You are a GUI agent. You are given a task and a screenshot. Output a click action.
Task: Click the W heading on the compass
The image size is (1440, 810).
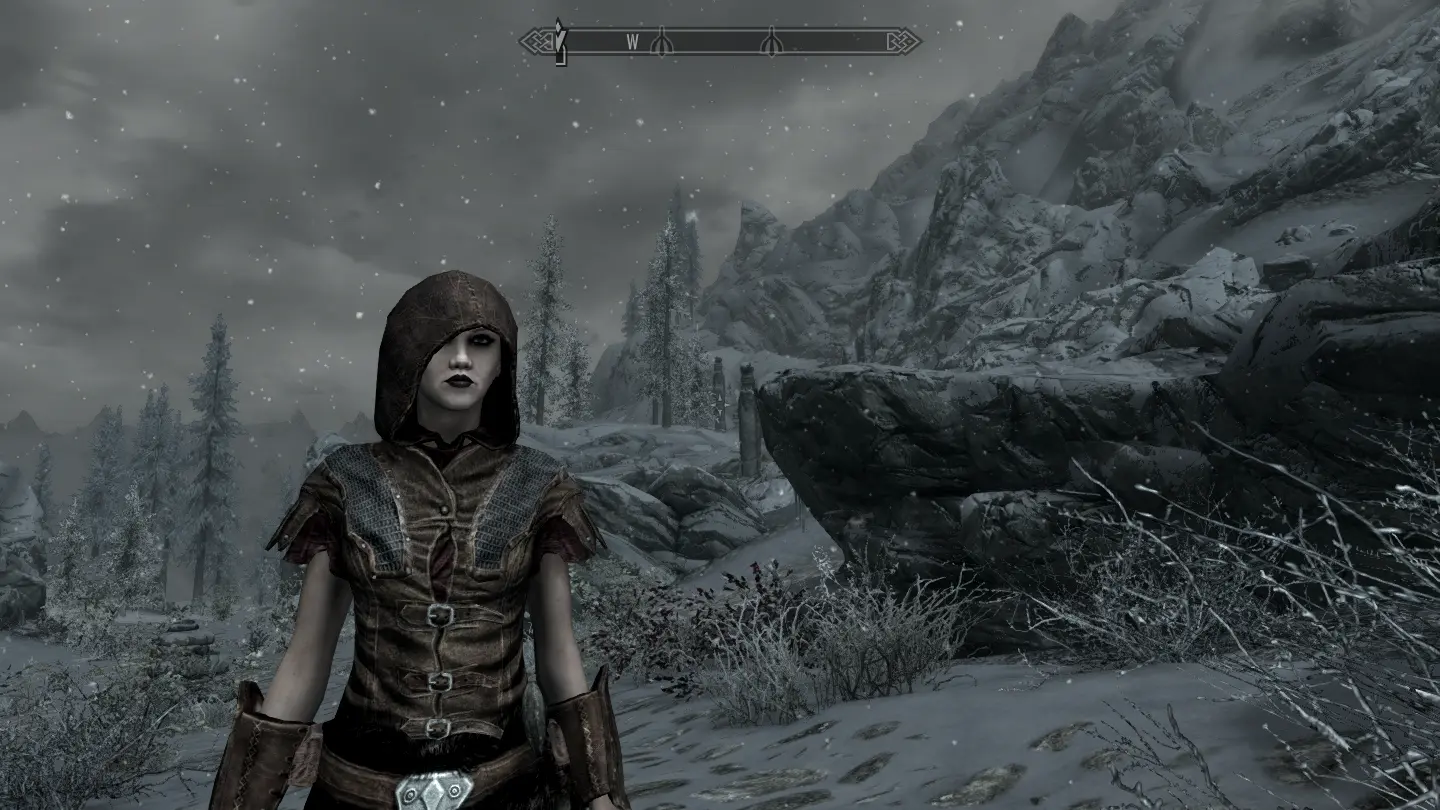[x=632, y=41]
